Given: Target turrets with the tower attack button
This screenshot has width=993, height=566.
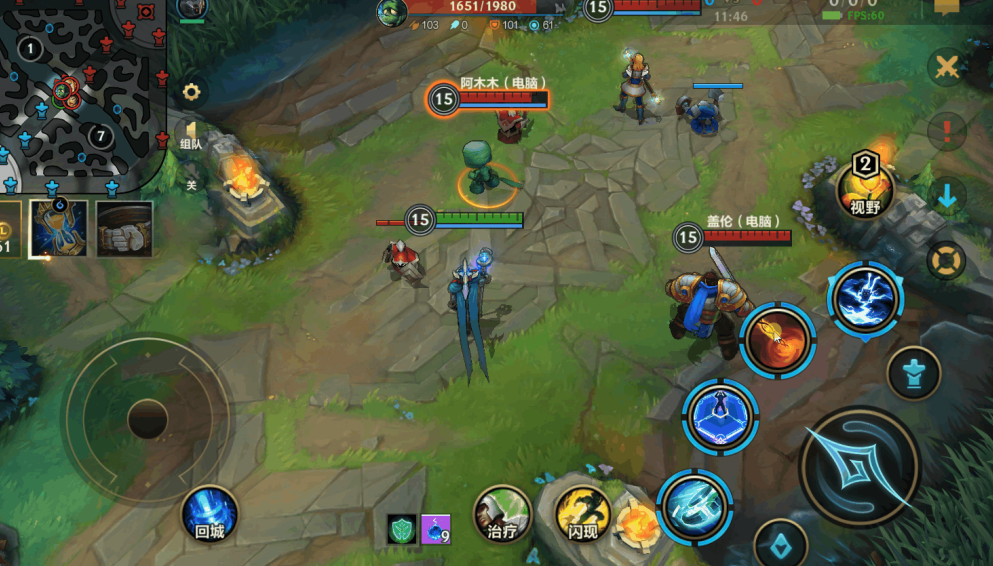Looking at the screenshot, I should 914,373.
